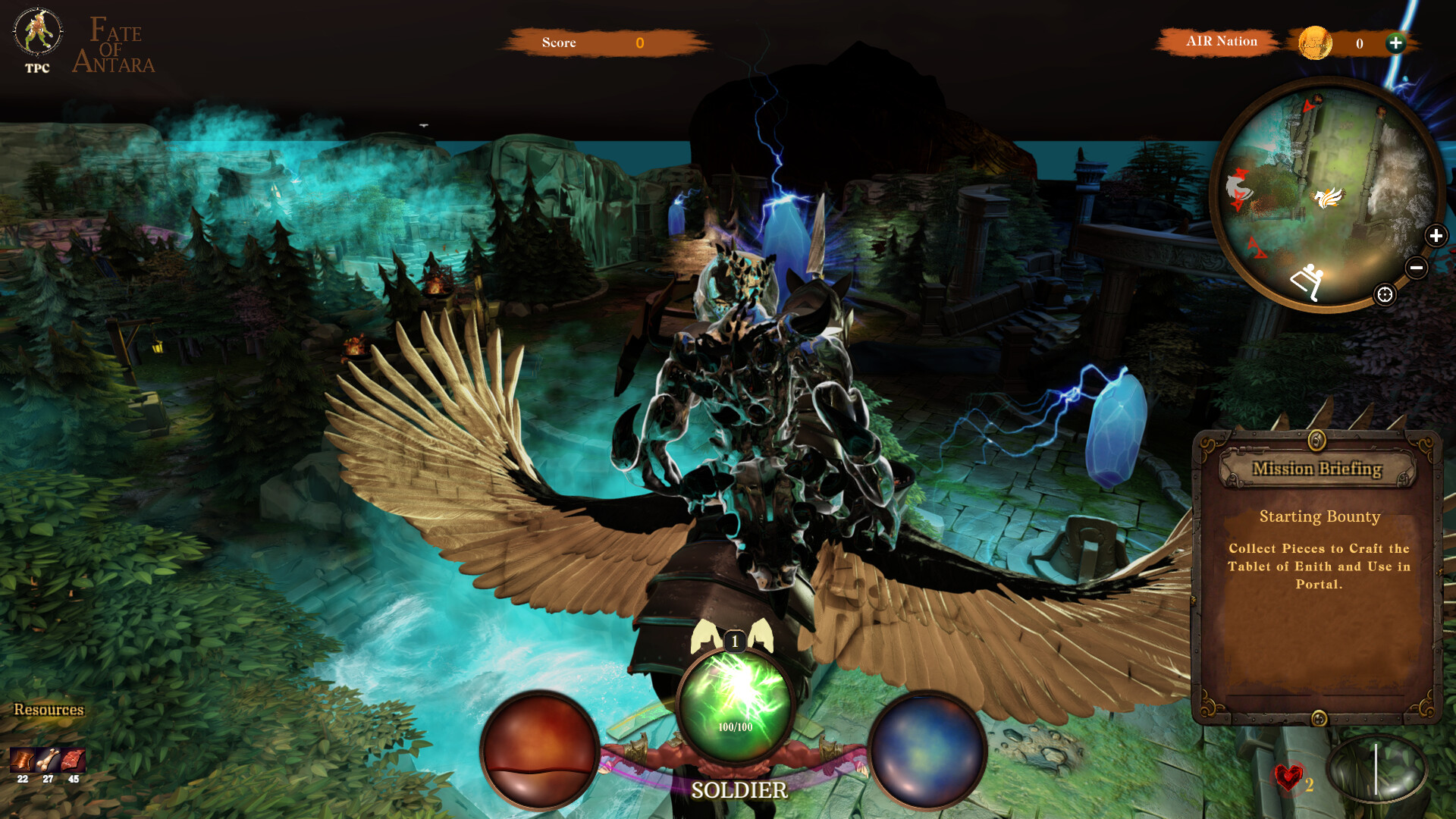
Task: Zoom in the minimap with plus button
Action: 1438,236
